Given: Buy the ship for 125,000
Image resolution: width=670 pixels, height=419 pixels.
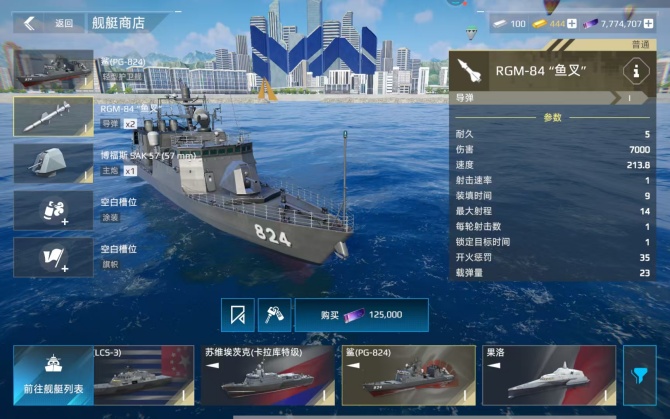Looking at the screenshot, I should [361, 315].
